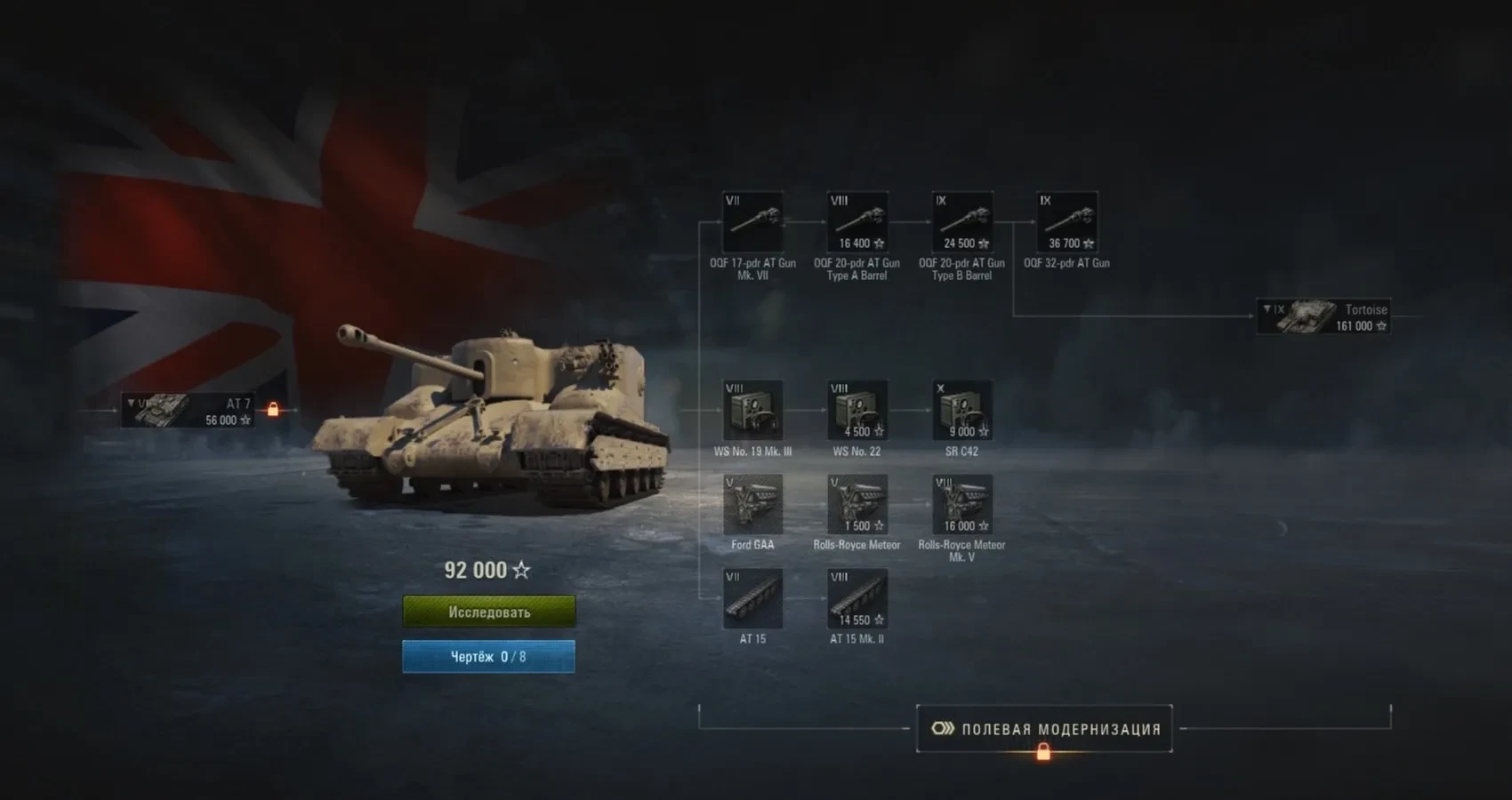
Task: Select the AT 15 stock tracks module
Action: tap(752, 599)
